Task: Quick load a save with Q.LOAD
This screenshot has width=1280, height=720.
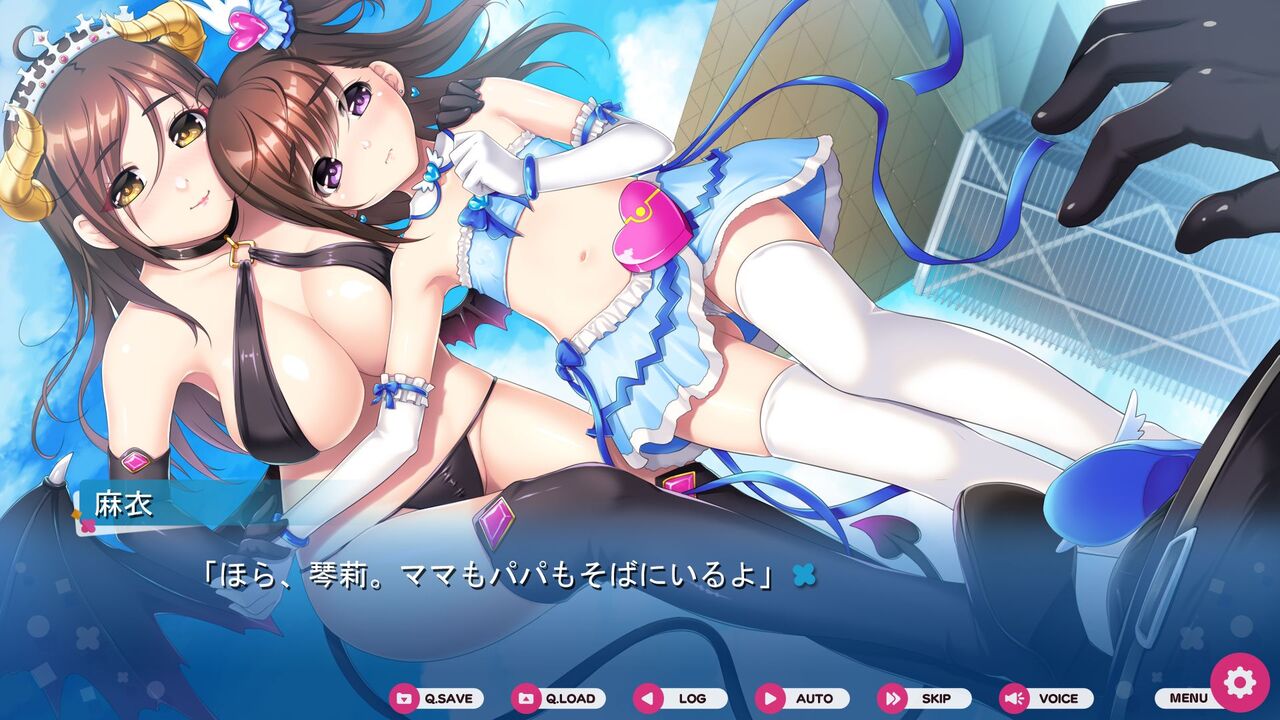Action: [557, 699]
